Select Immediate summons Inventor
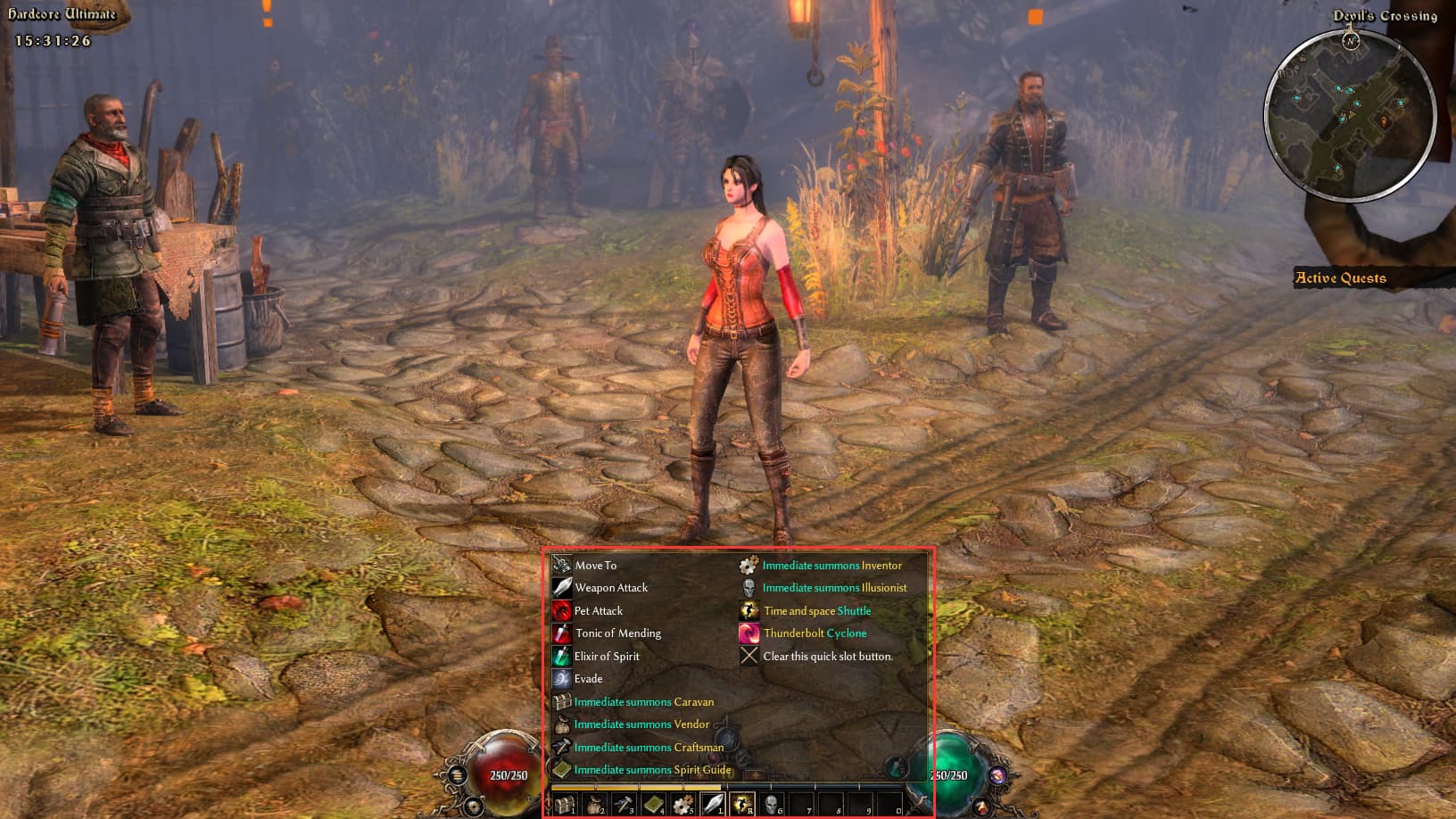The height and width of the screenshot is (819, 1456). (x=831, y=566)
